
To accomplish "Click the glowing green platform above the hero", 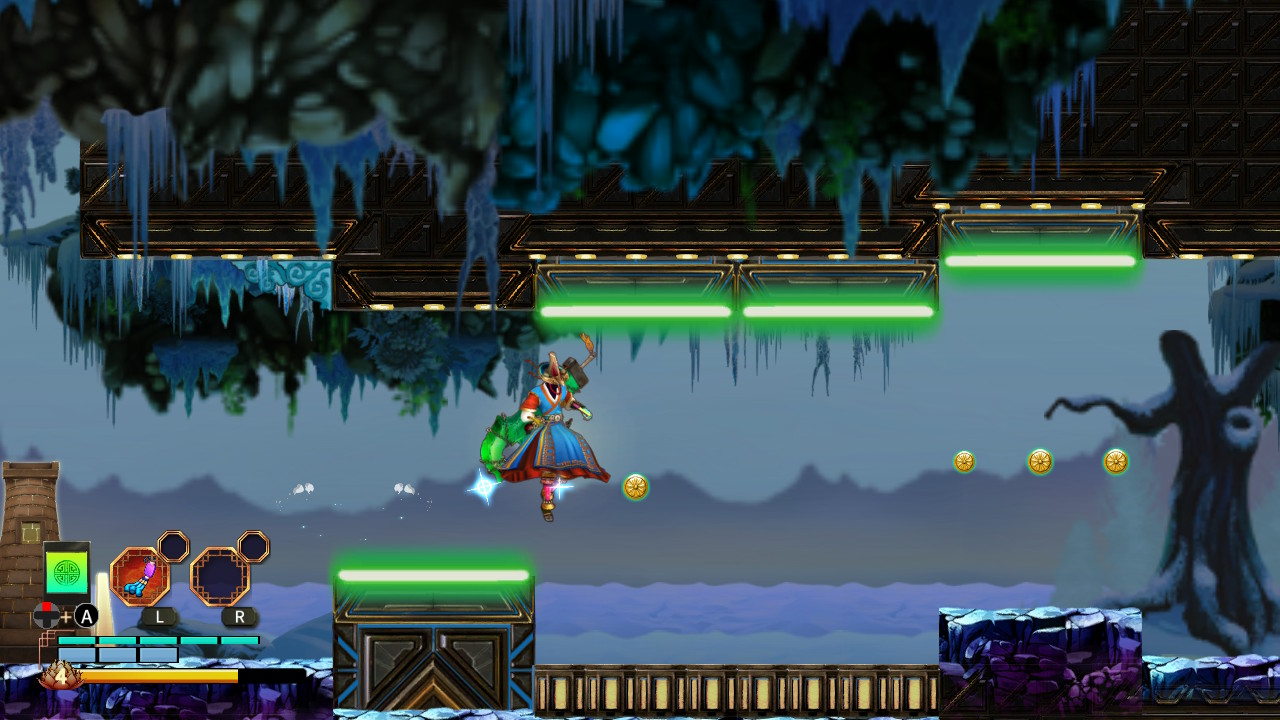I will [x=636, y=310].
